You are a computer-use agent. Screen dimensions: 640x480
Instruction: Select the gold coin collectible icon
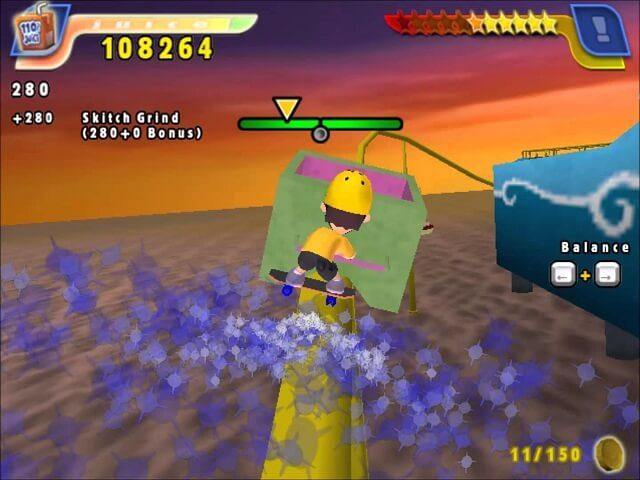pyautogui.click(x=607, y=453)
